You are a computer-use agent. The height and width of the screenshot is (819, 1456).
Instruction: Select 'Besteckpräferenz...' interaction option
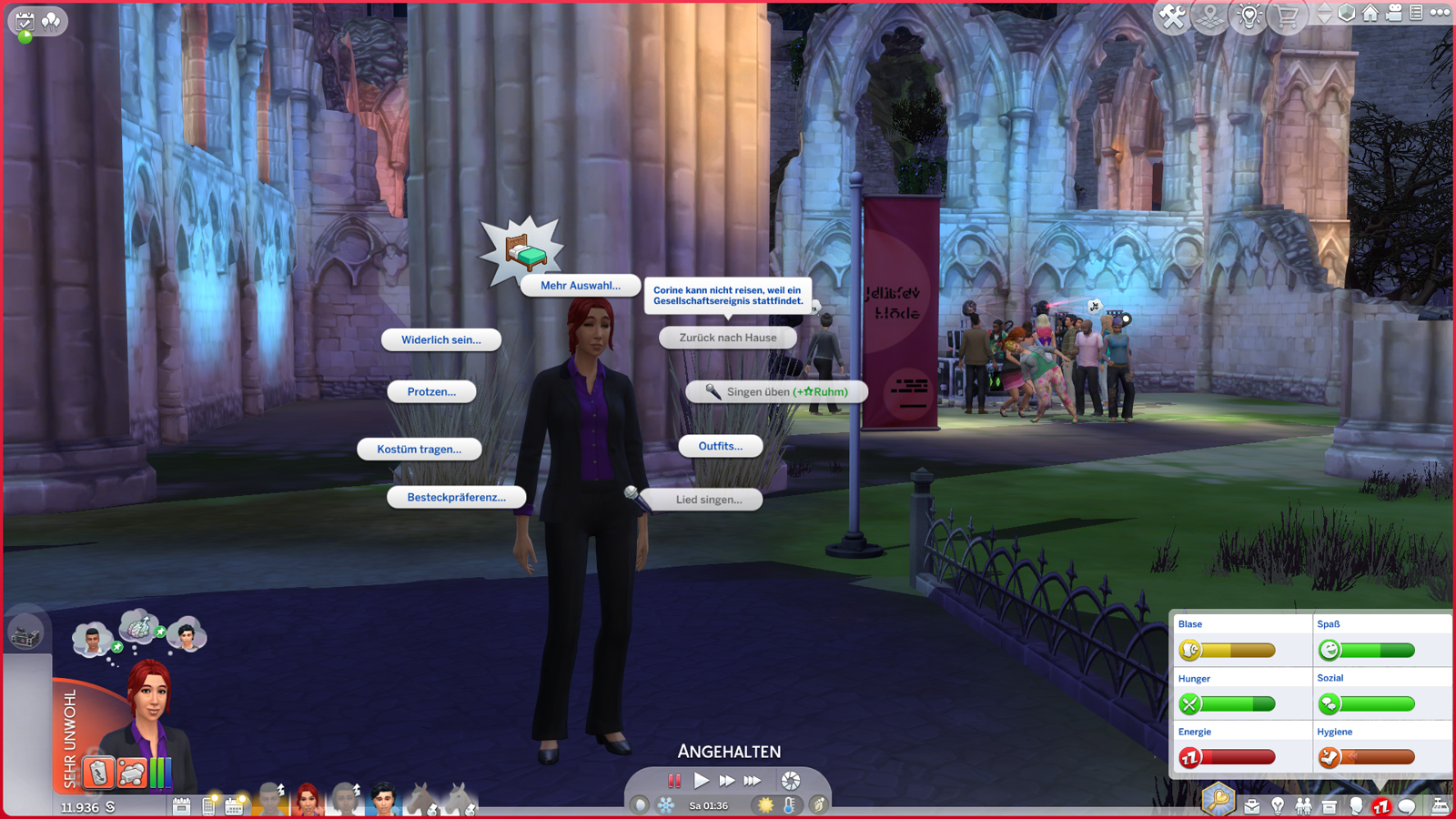(x=456, y=497)
